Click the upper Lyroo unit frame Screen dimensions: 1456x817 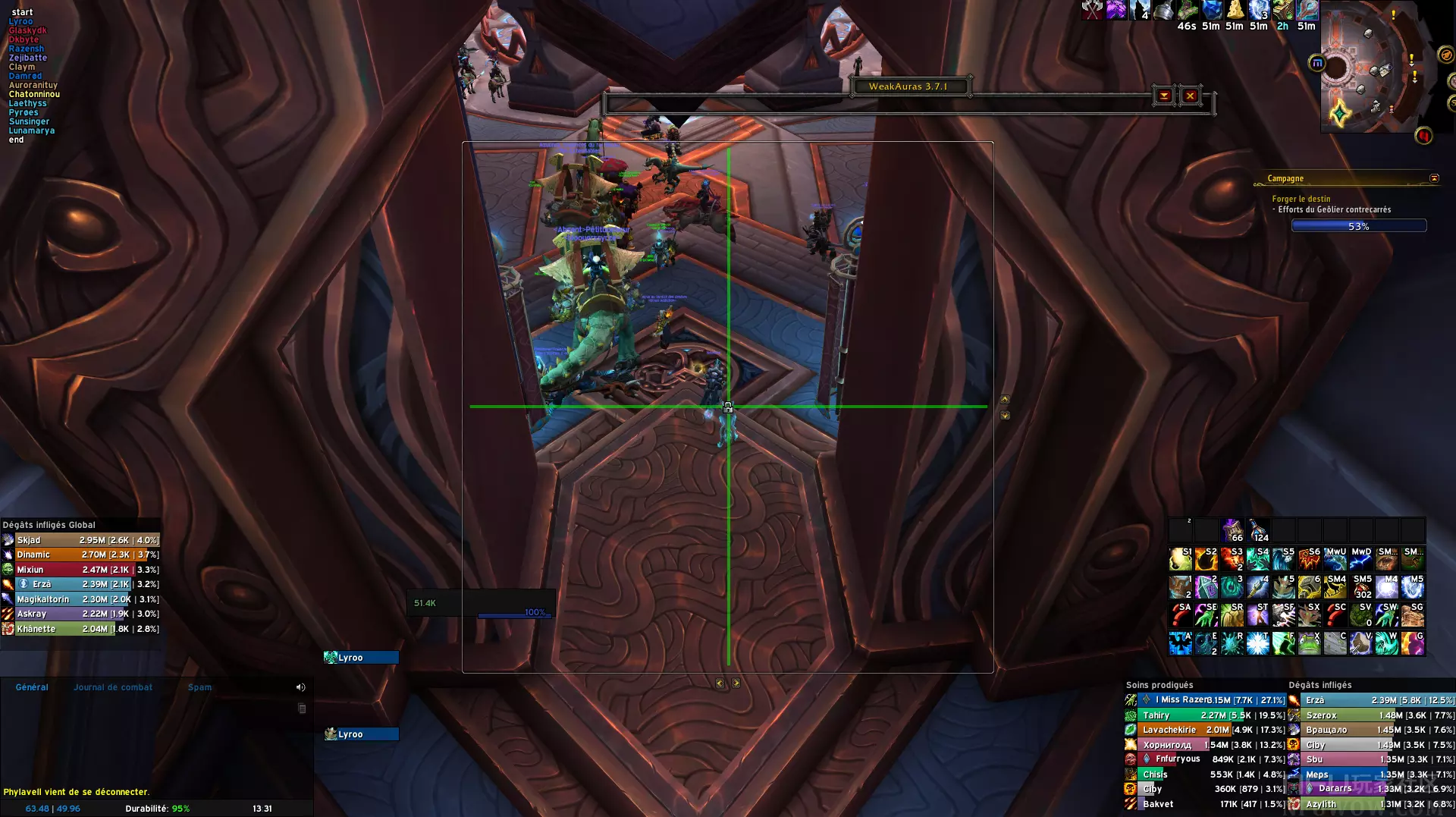pyautogui.click(x=361, y=658)
